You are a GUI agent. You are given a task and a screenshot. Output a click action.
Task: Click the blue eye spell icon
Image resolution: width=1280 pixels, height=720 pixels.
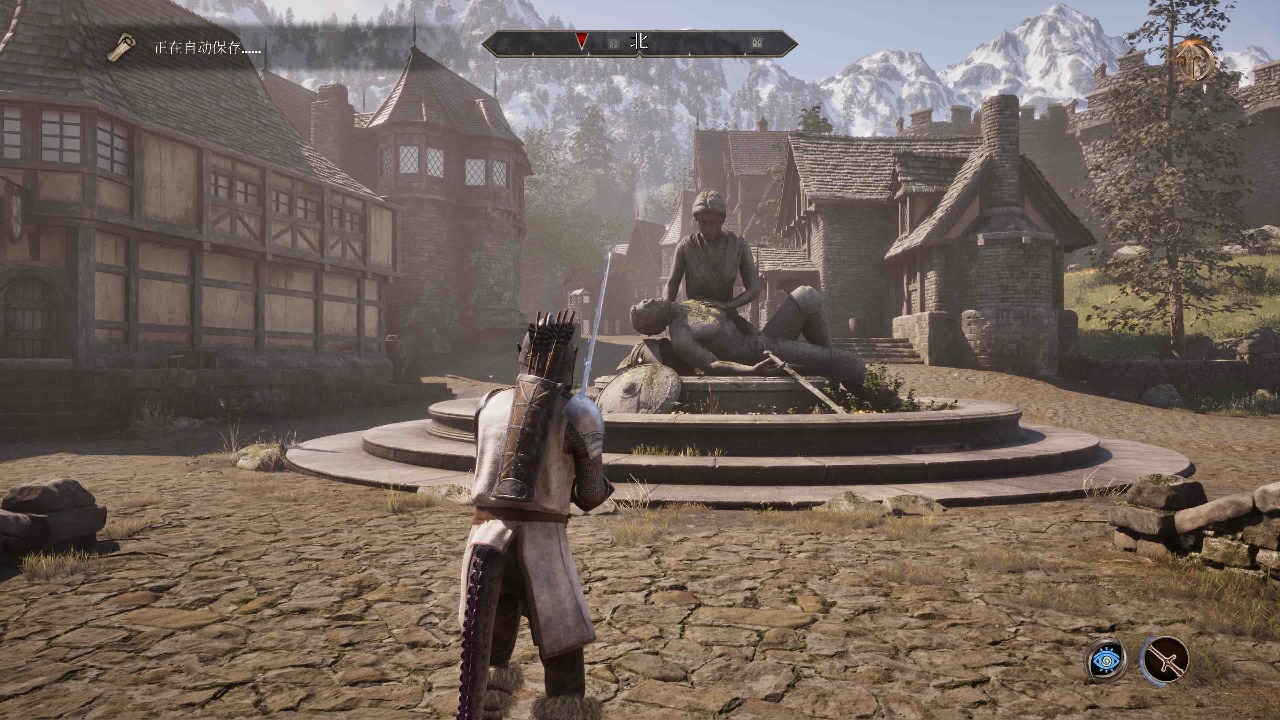point(1106,660)
